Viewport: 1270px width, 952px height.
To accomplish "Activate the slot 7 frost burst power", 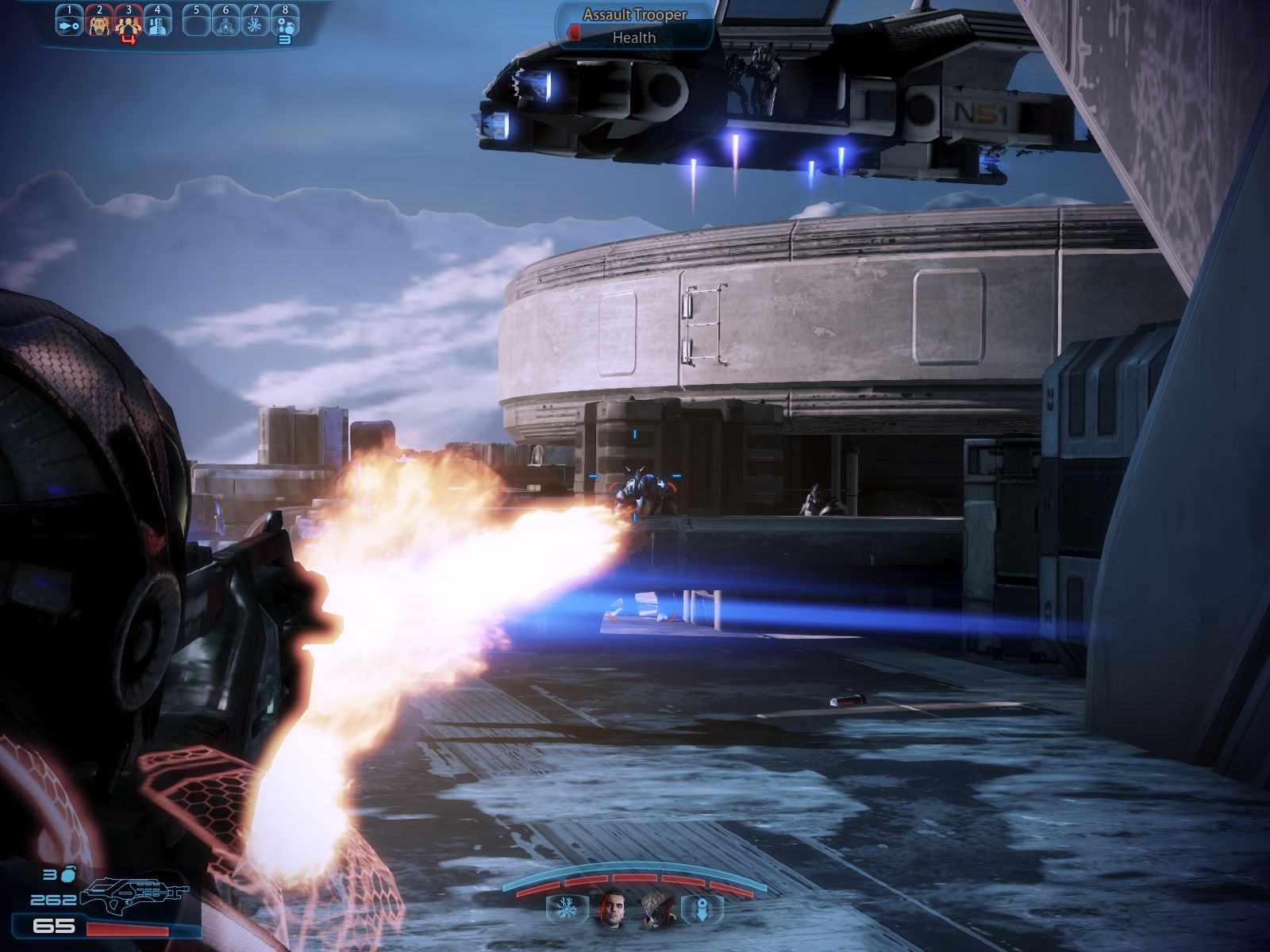I will tap(256, 24).
